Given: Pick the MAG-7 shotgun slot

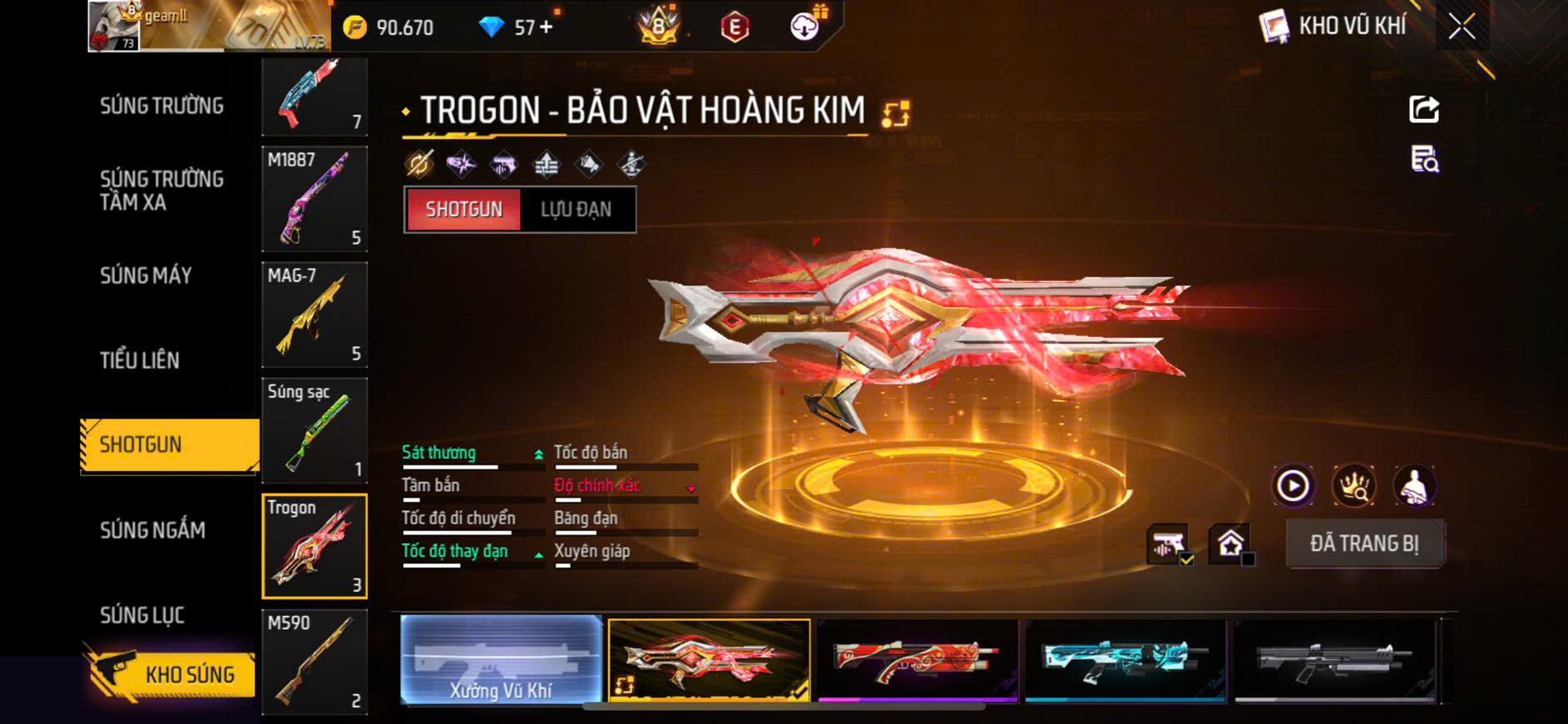Looking at the screenshot, I should coord(314,315).
